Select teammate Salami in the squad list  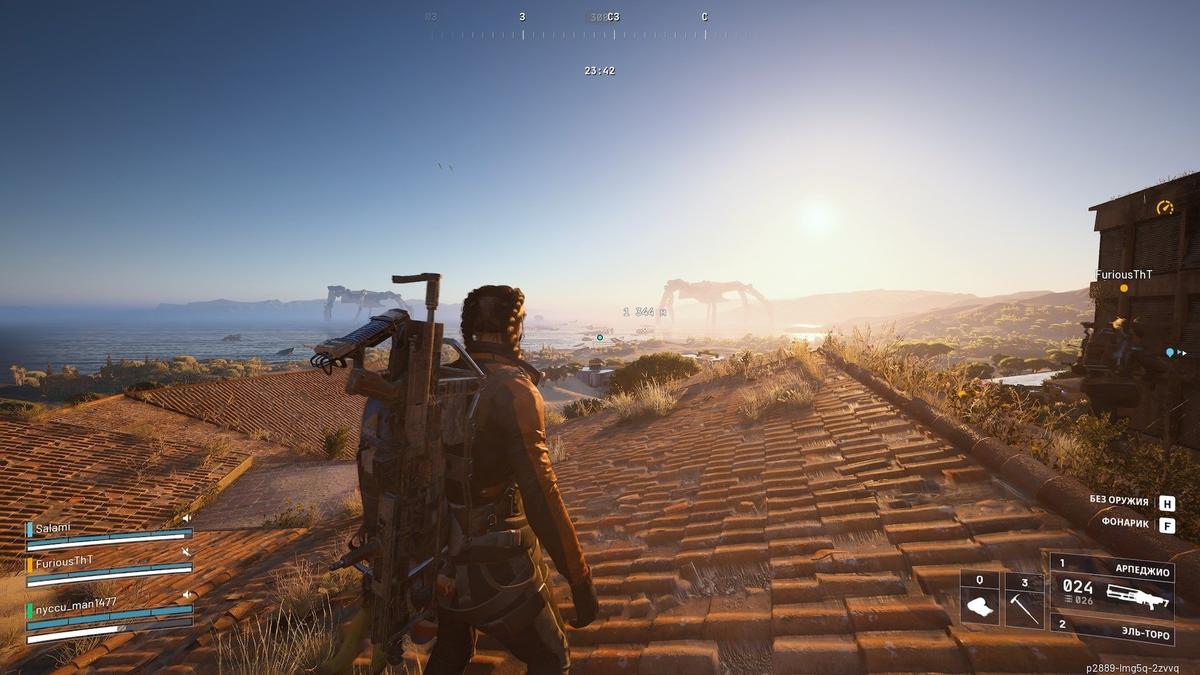point(48,529)
